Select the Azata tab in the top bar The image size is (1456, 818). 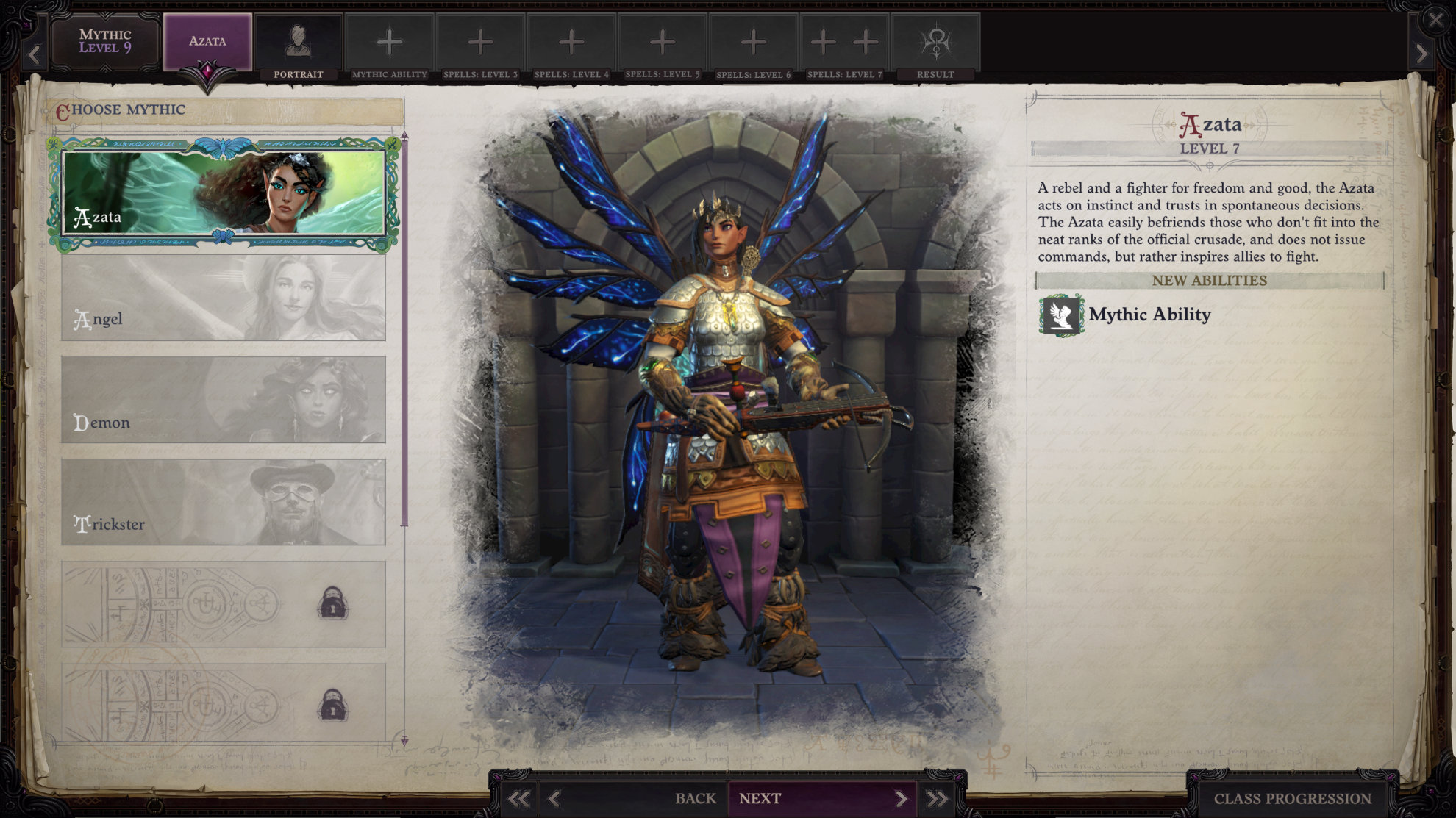pos(207,41)
